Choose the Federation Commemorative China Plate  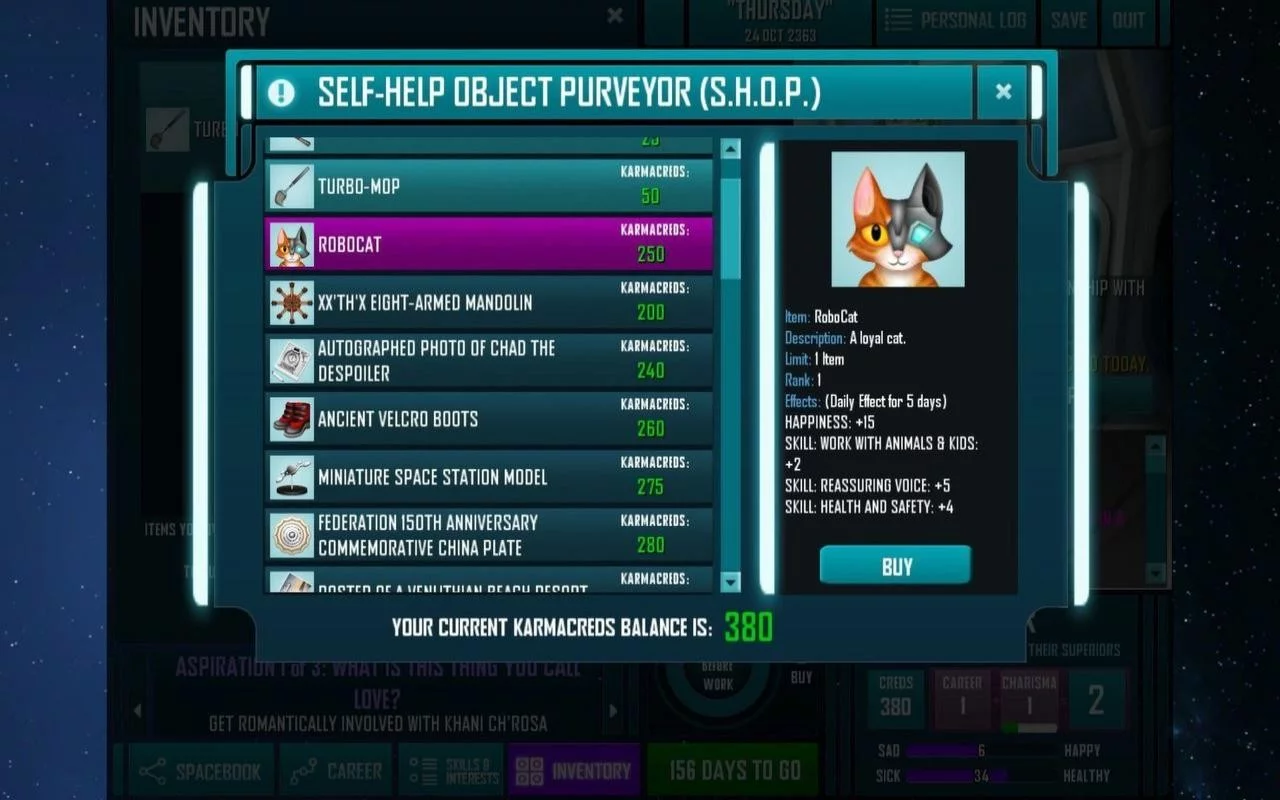click(x=488, y=535)
